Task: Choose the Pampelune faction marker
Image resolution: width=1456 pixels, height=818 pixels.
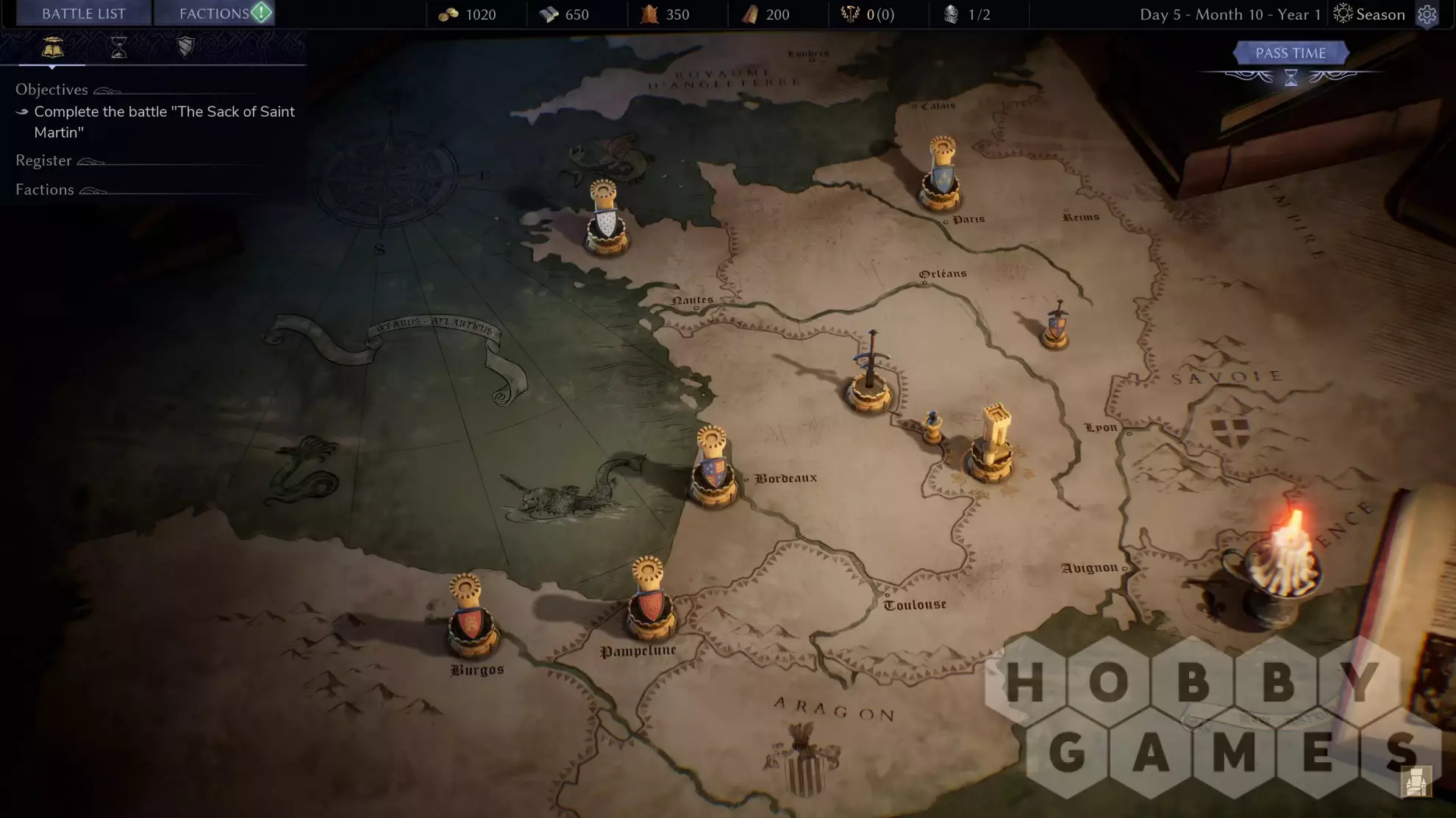Action: pos(650,601)
